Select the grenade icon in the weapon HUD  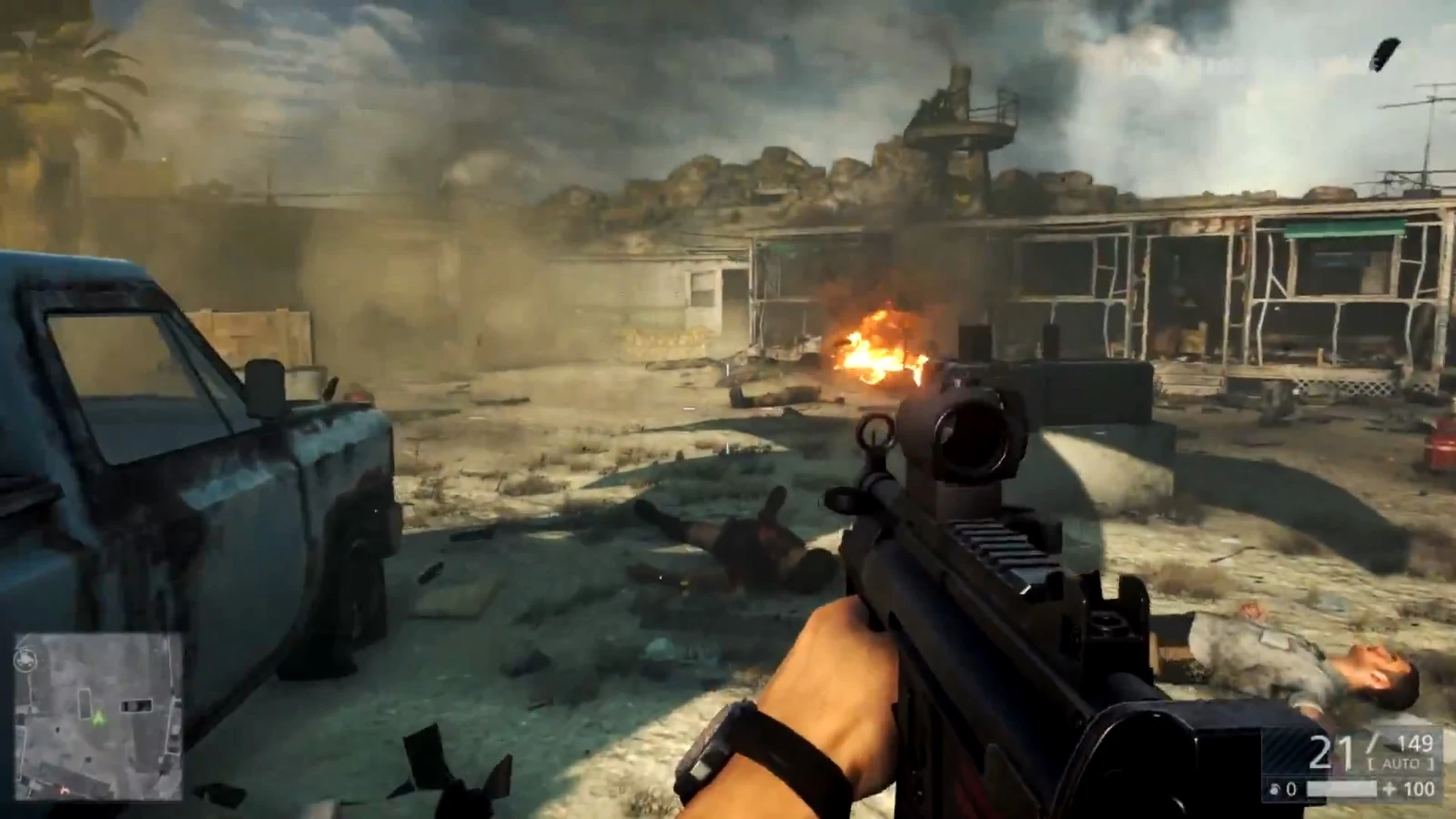click(x=1274, y=790)
